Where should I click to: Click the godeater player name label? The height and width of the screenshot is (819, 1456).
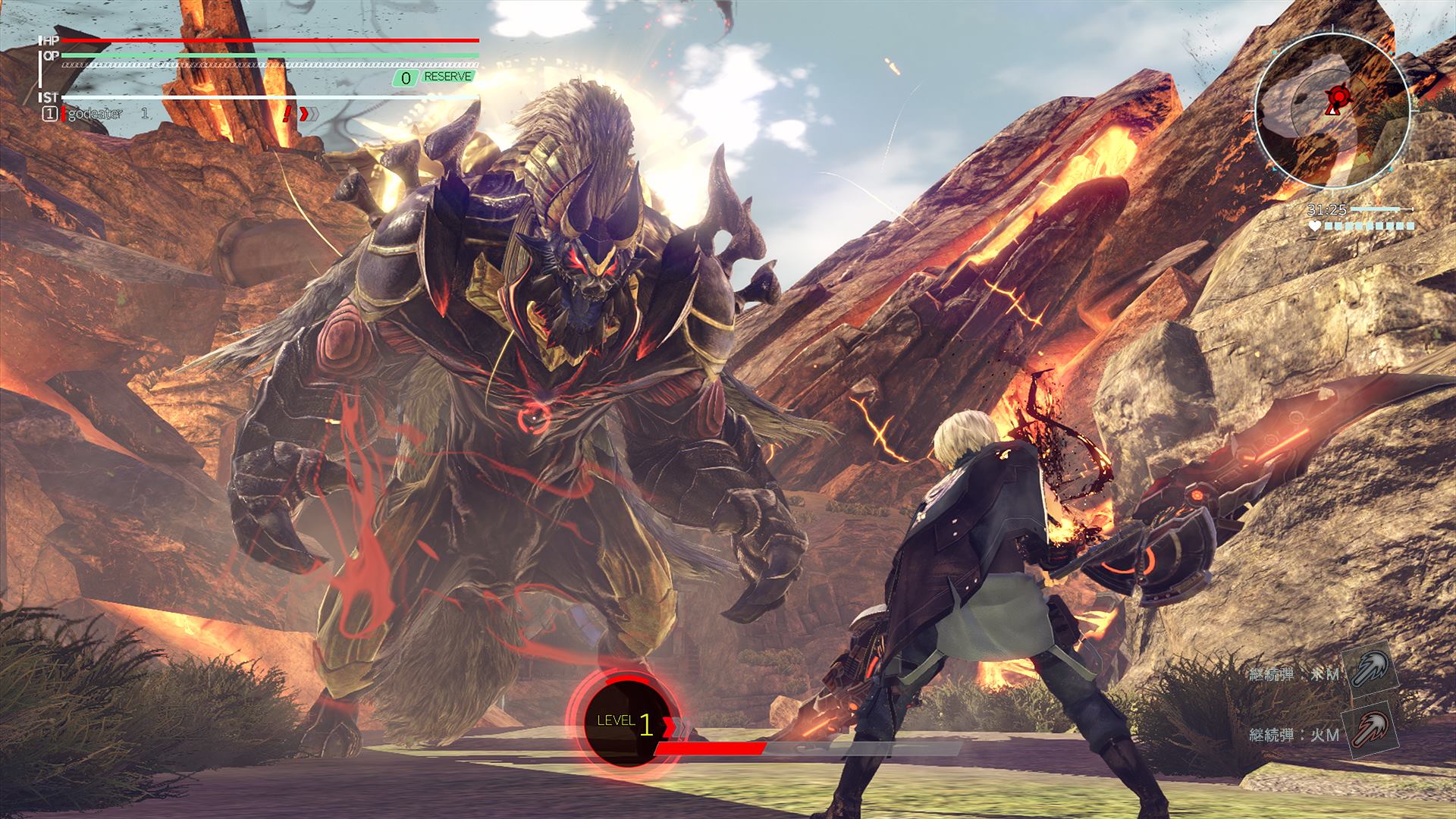pyautogui.click(x=94, y=114)
